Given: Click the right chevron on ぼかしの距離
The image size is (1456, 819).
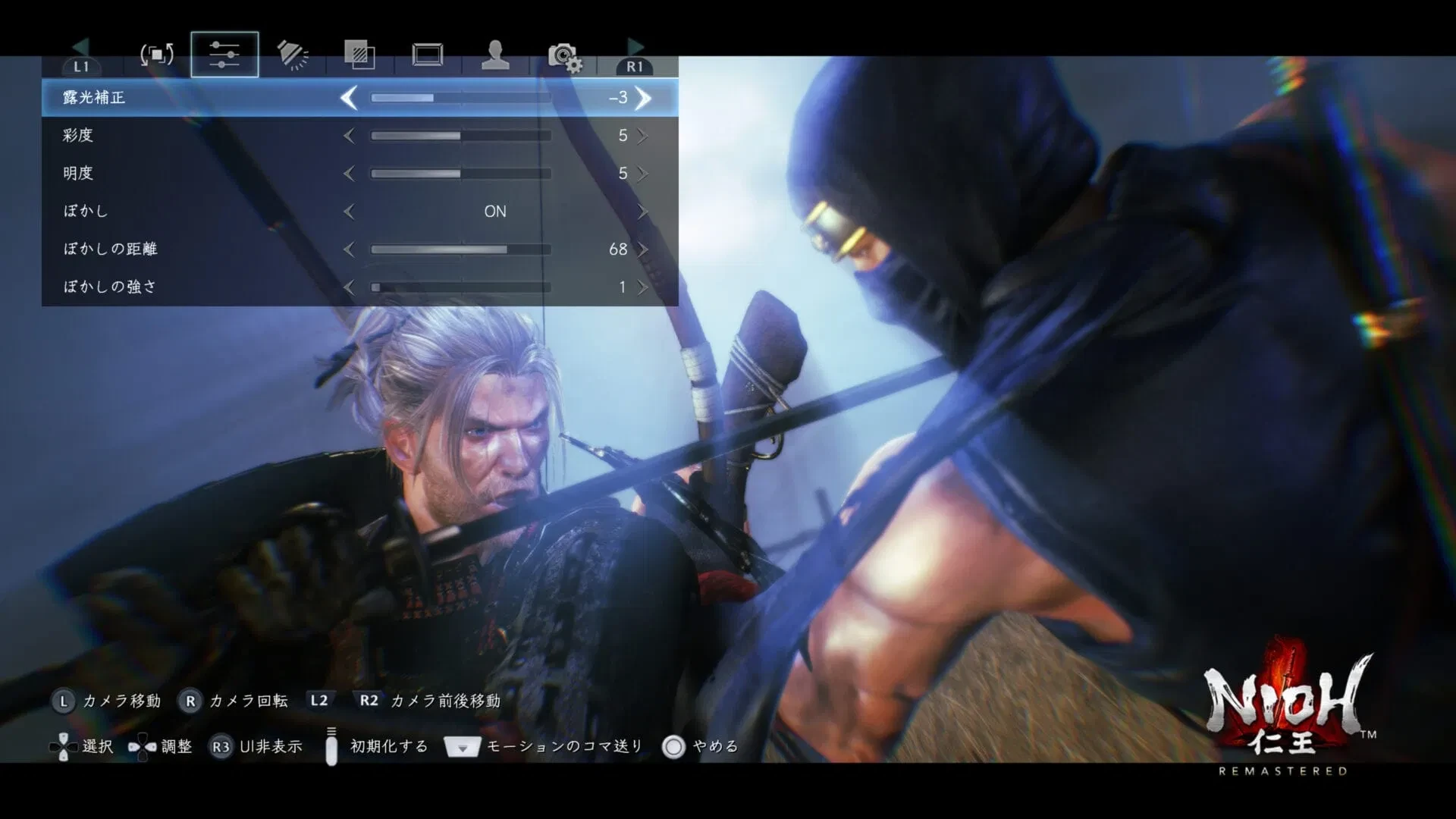Looking at the screenshot, I should 643,249.
